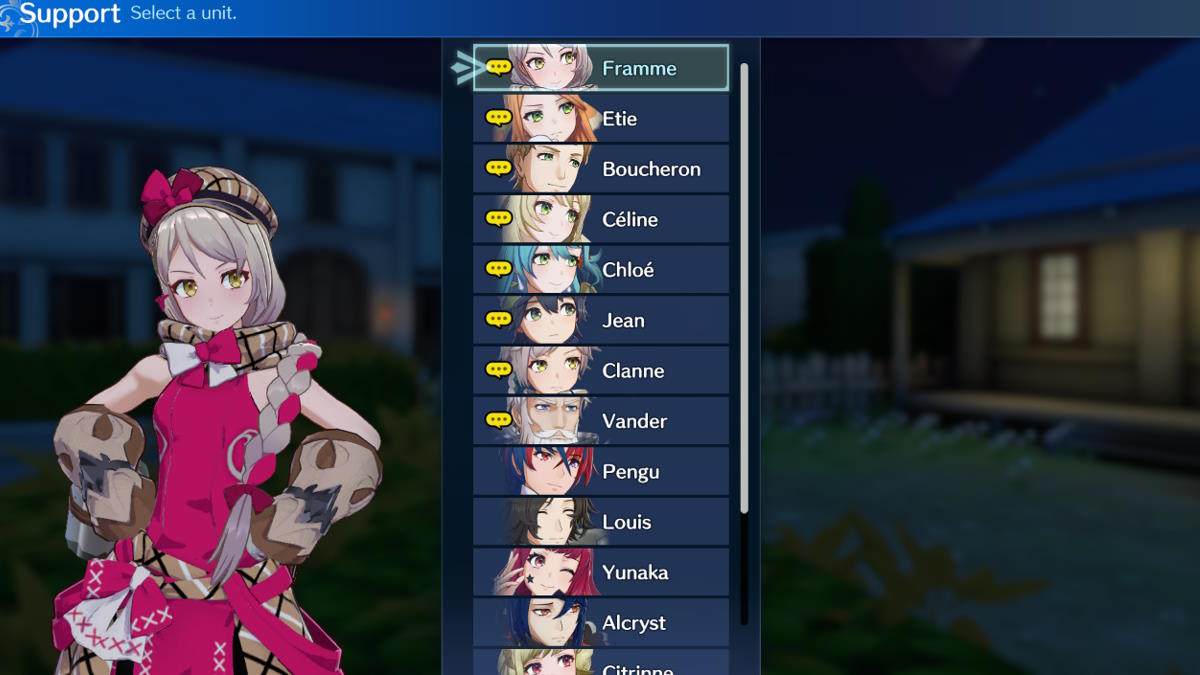The height and width of the screenshot is (675, 1200).
Task: Pick Boucheron as the support unit
Action: click(x=601, y=169)
